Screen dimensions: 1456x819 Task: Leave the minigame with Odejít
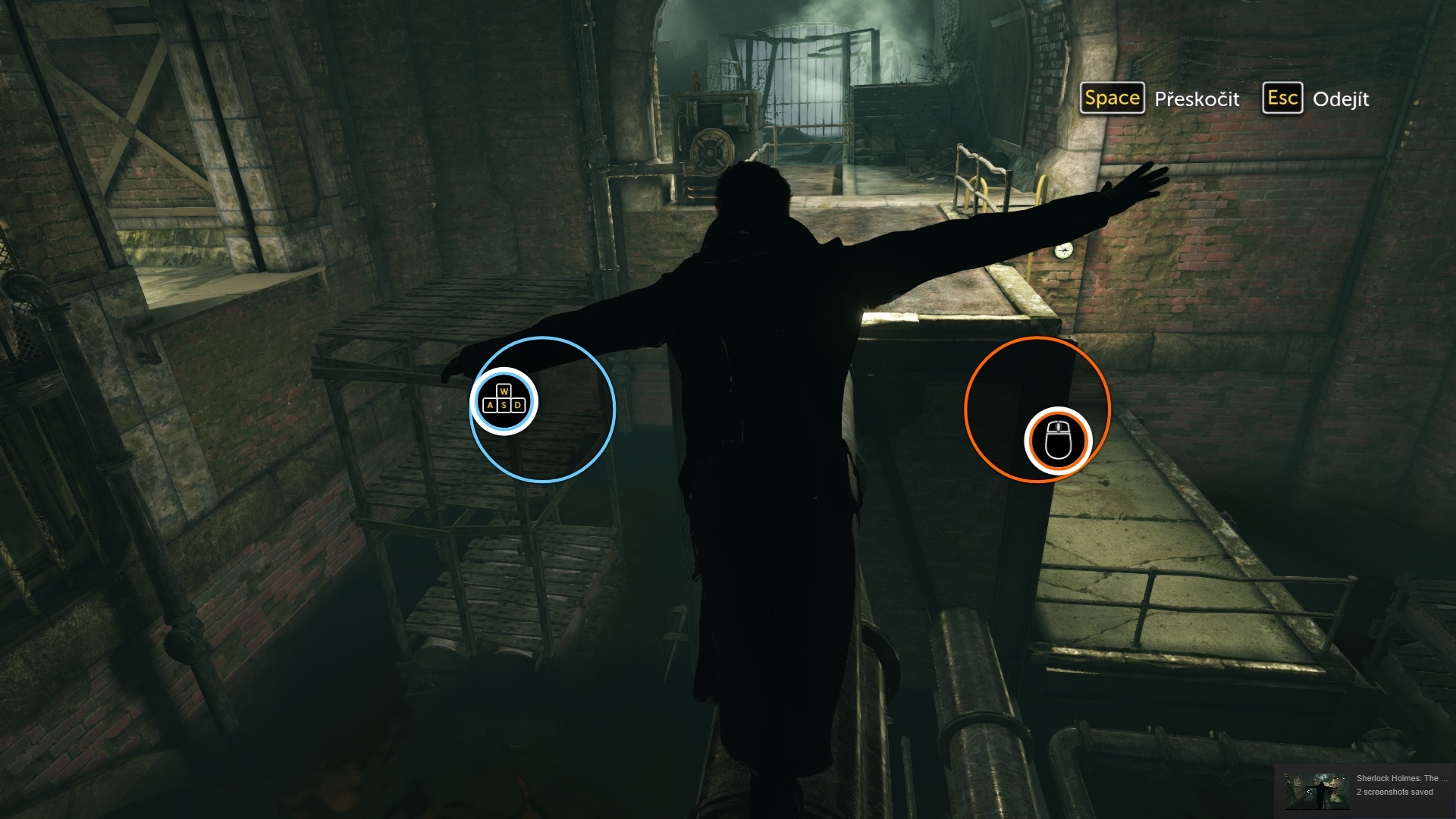pyautogui.click(x=1316, y=99)
